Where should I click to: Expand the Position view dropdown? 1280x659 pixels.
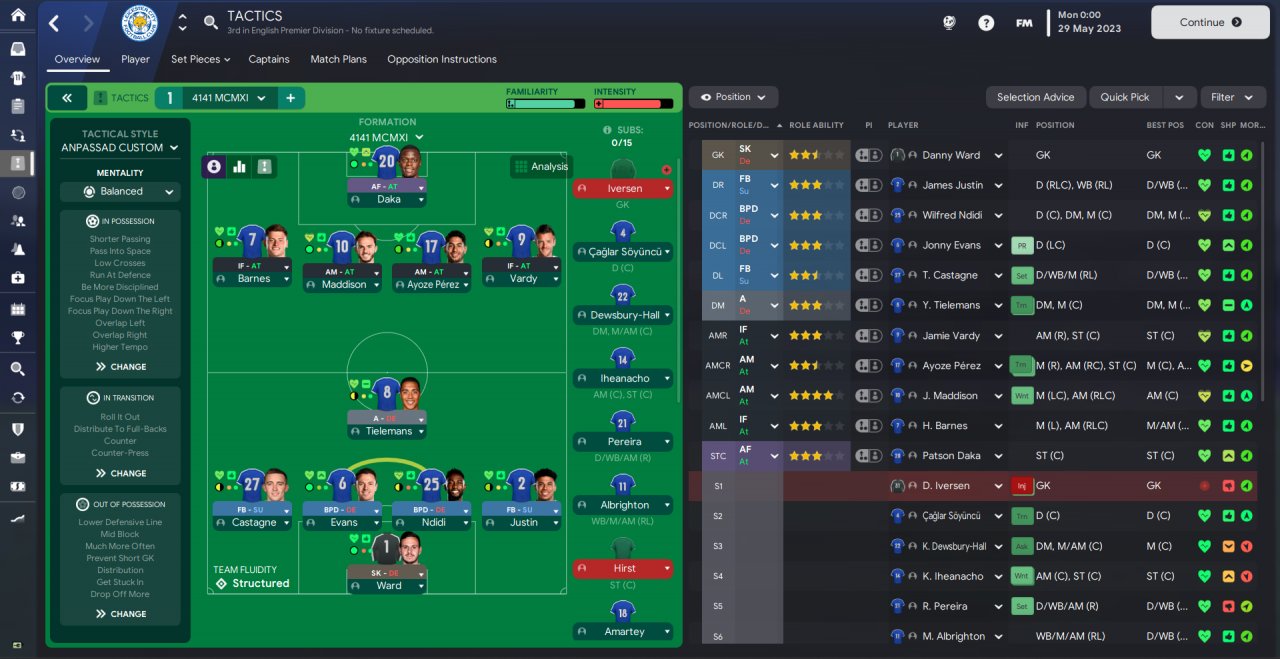[x=733, y=97]
